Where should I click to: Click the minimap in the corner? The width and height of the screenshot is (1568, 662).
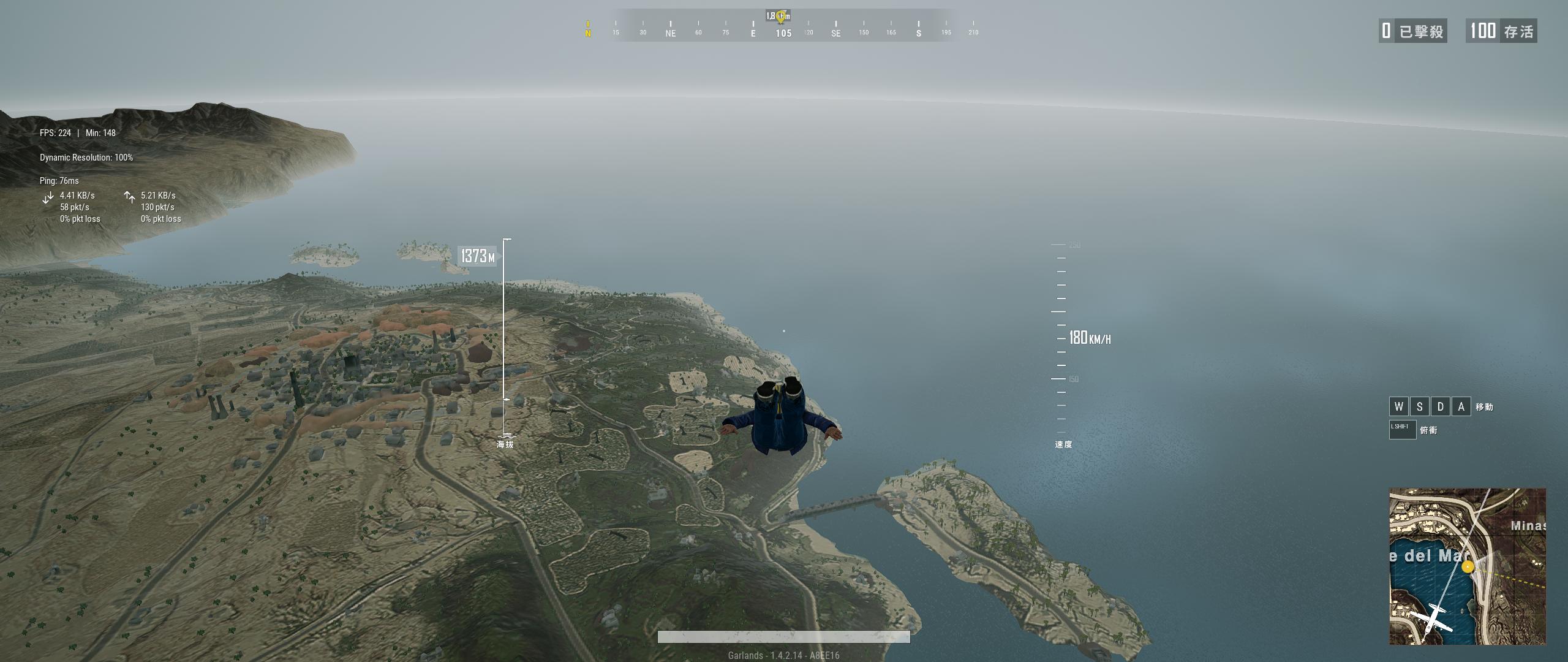click(x=1467, y=566)
